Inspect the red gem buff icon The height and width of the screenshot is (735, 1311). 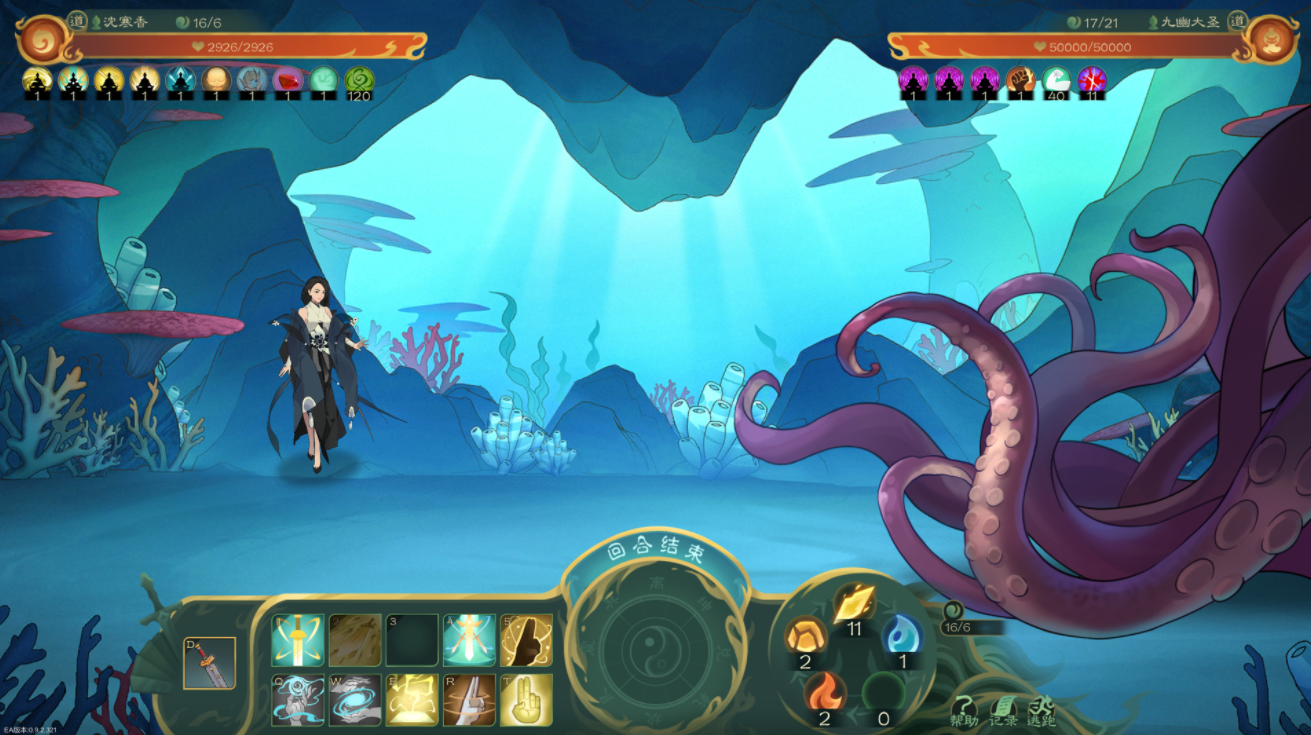pos(288,80)
